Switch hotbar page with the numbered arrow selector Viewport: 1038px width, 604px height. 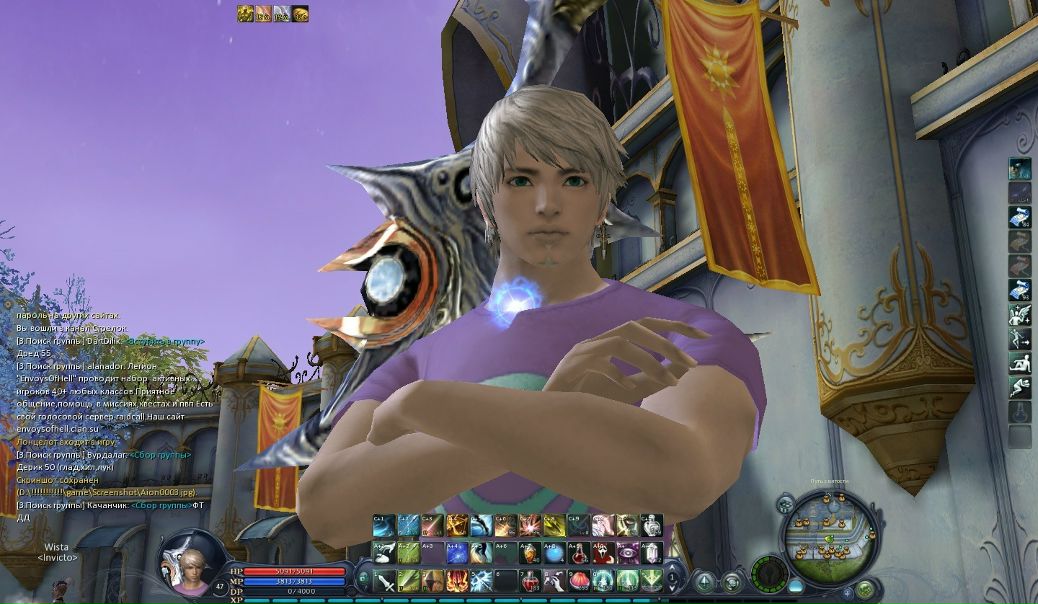pyautogui.click(x=364, y=580)
